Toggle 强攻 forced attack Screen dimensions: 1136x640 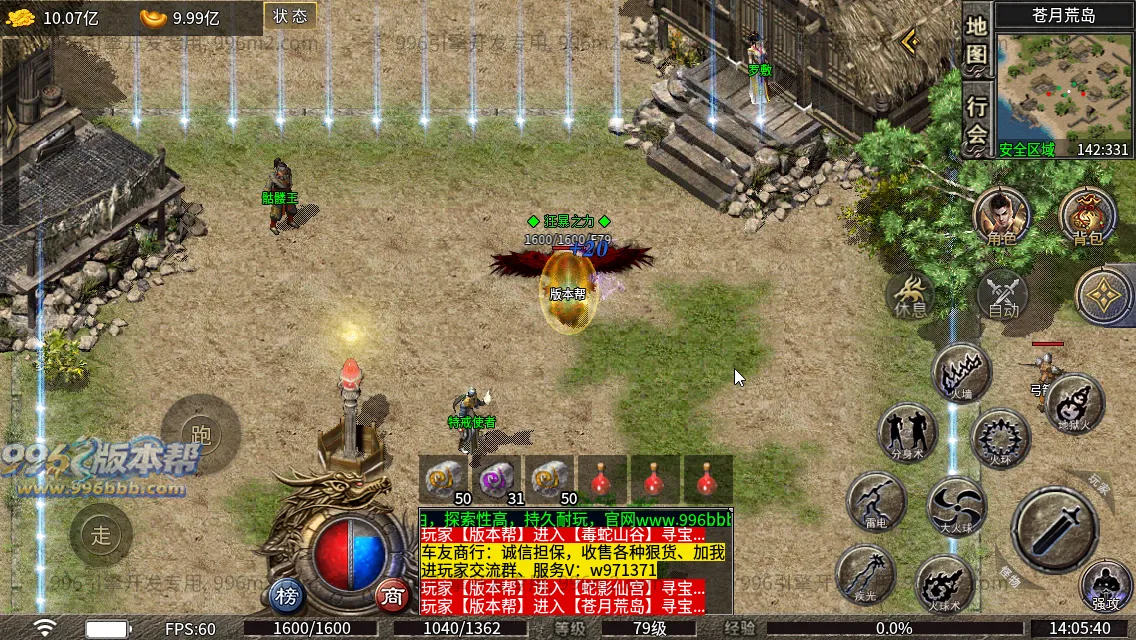pyautogui.click(x=1105, y=585)
